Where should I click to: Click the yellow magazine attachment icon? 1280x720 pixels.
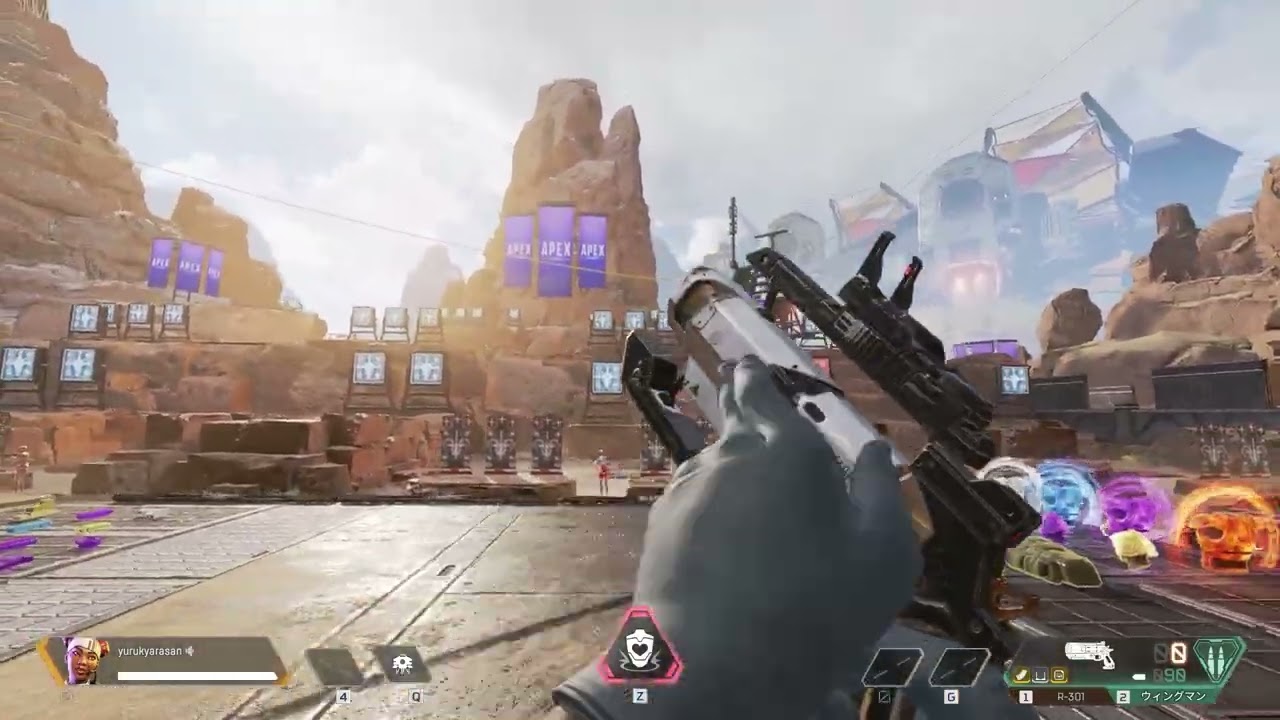click(x=1023, y=677)
